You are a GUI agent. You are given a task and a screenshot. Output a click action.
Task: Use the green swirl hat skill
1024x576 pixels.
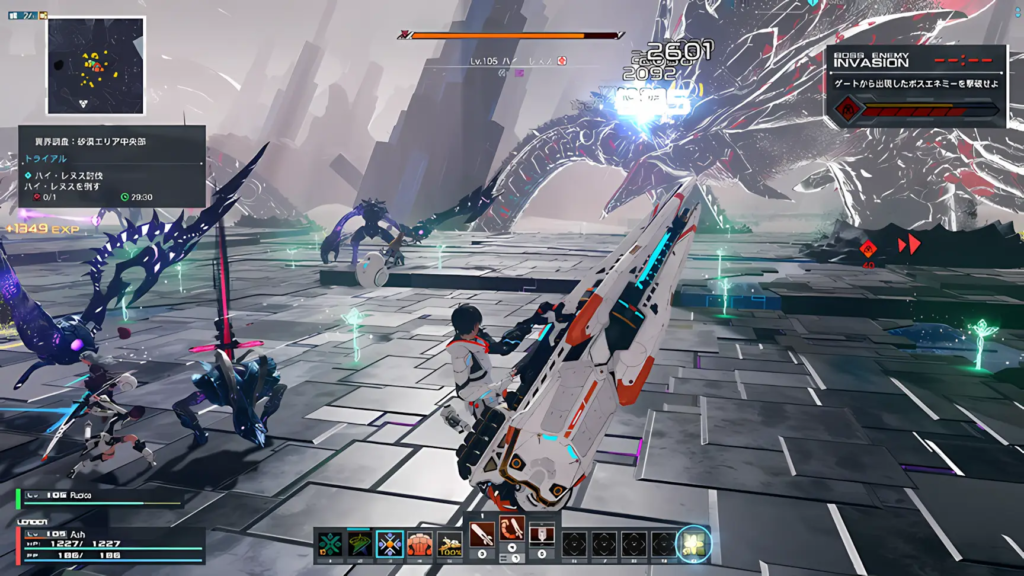click(x=359, y=544)
